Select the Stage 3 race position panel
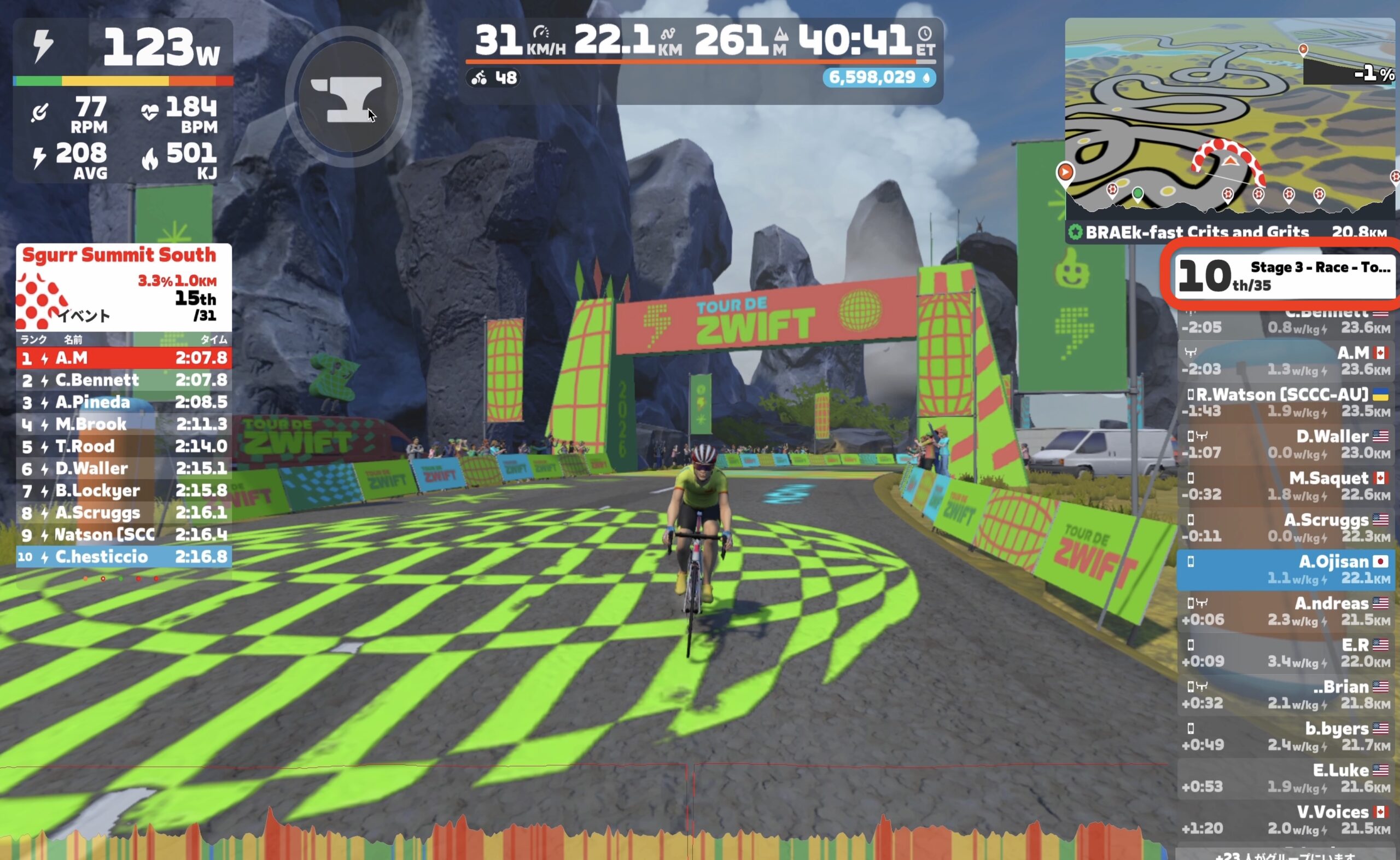Viewport: 1400px width, 860px height. 1285,276
